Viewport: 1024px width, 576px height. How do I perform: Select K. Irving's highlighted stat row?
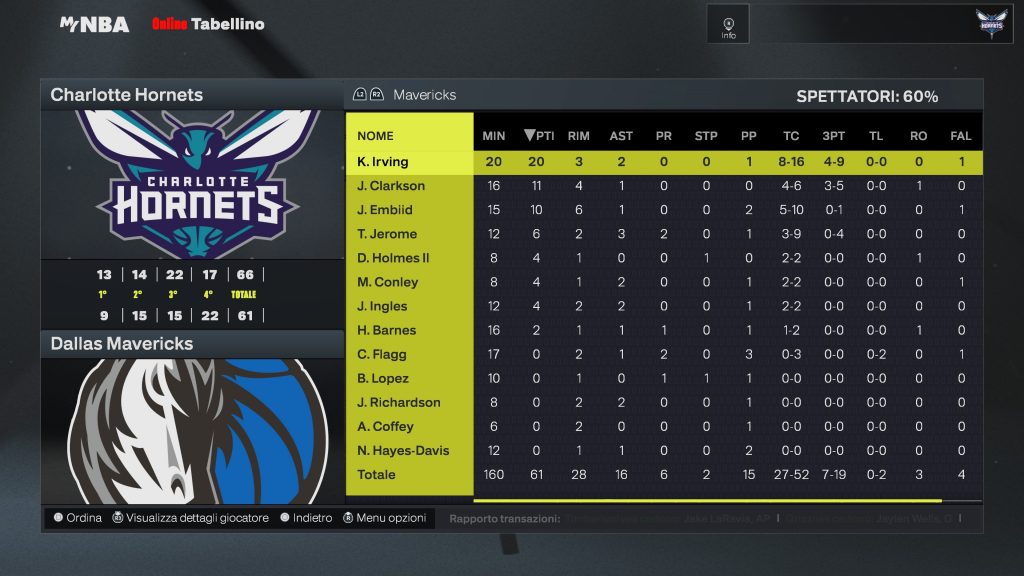383,162
